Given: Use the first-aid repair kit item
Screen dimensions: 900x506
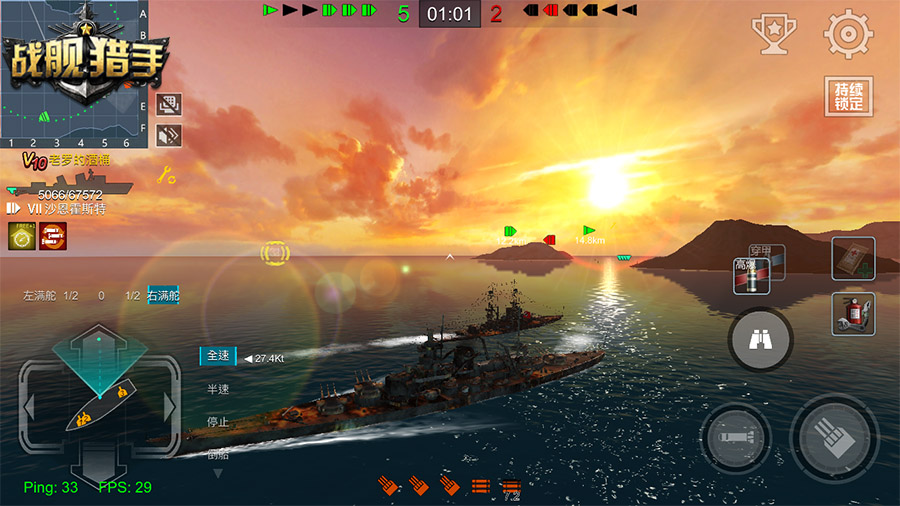Looking at the screenshot, I should click(x=853, y=258).
